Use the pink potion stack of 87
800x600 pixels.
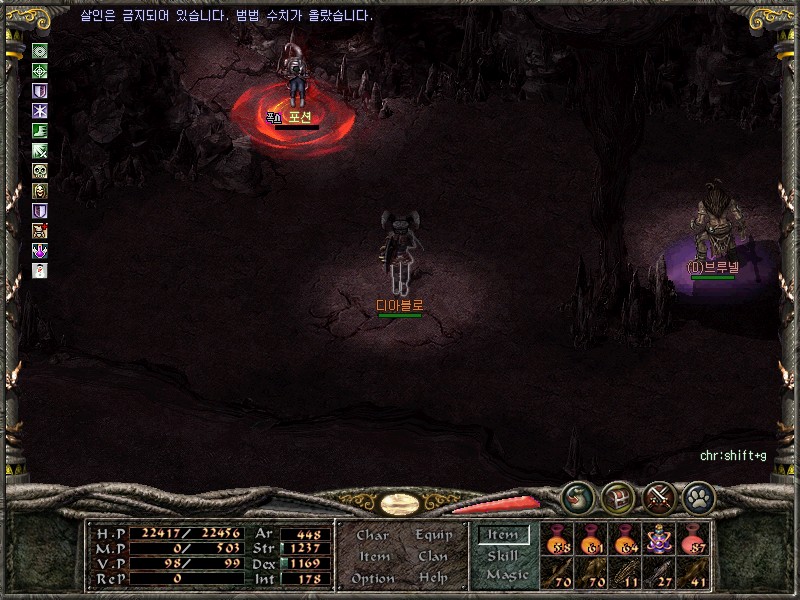693,538
